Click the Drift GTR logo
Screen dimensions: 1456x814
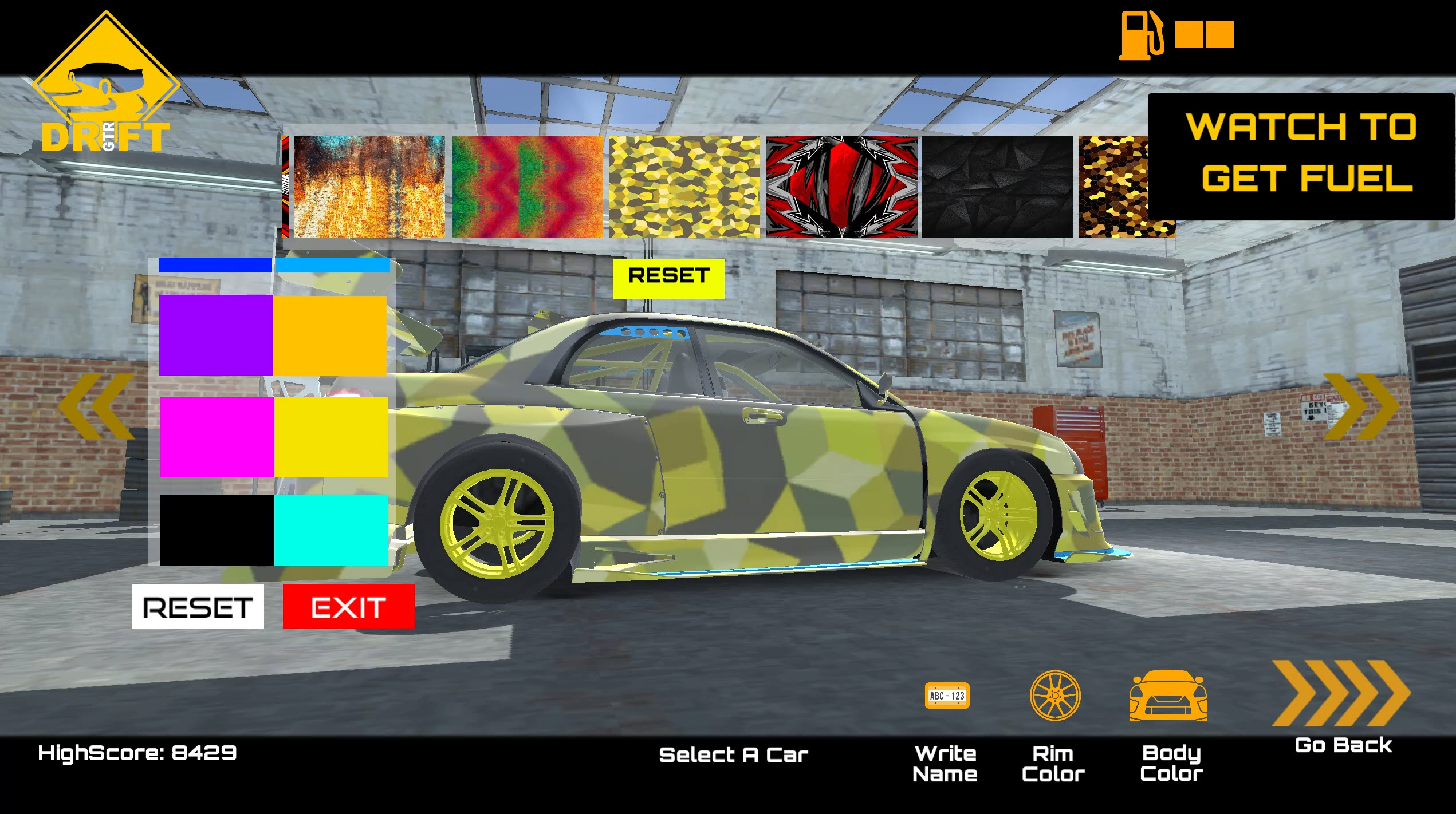106,86
